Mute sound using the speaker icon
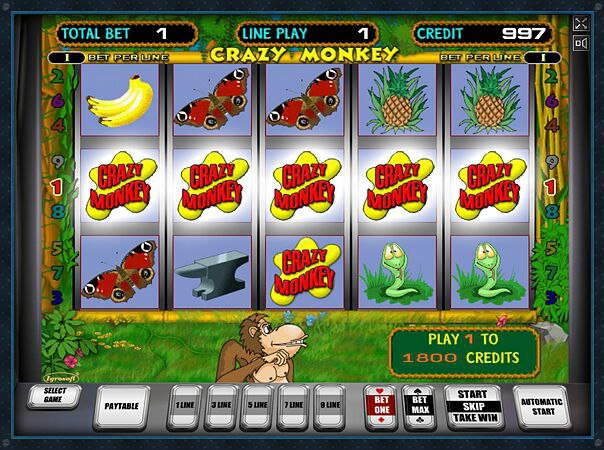The image size is (604, 450). [x=582, y=43]
